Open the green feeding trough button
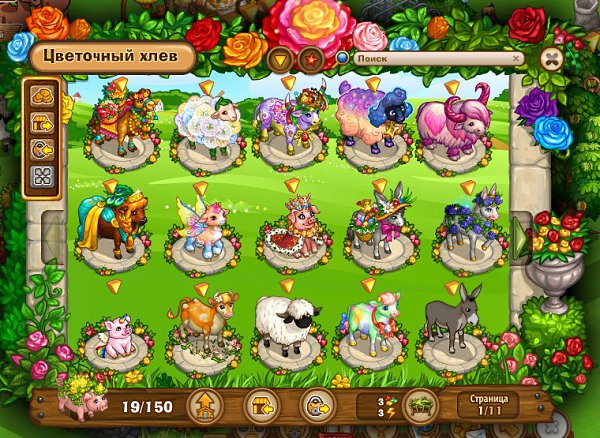Image resolution: width=600 pixels, height=438 pixels. 418,406
